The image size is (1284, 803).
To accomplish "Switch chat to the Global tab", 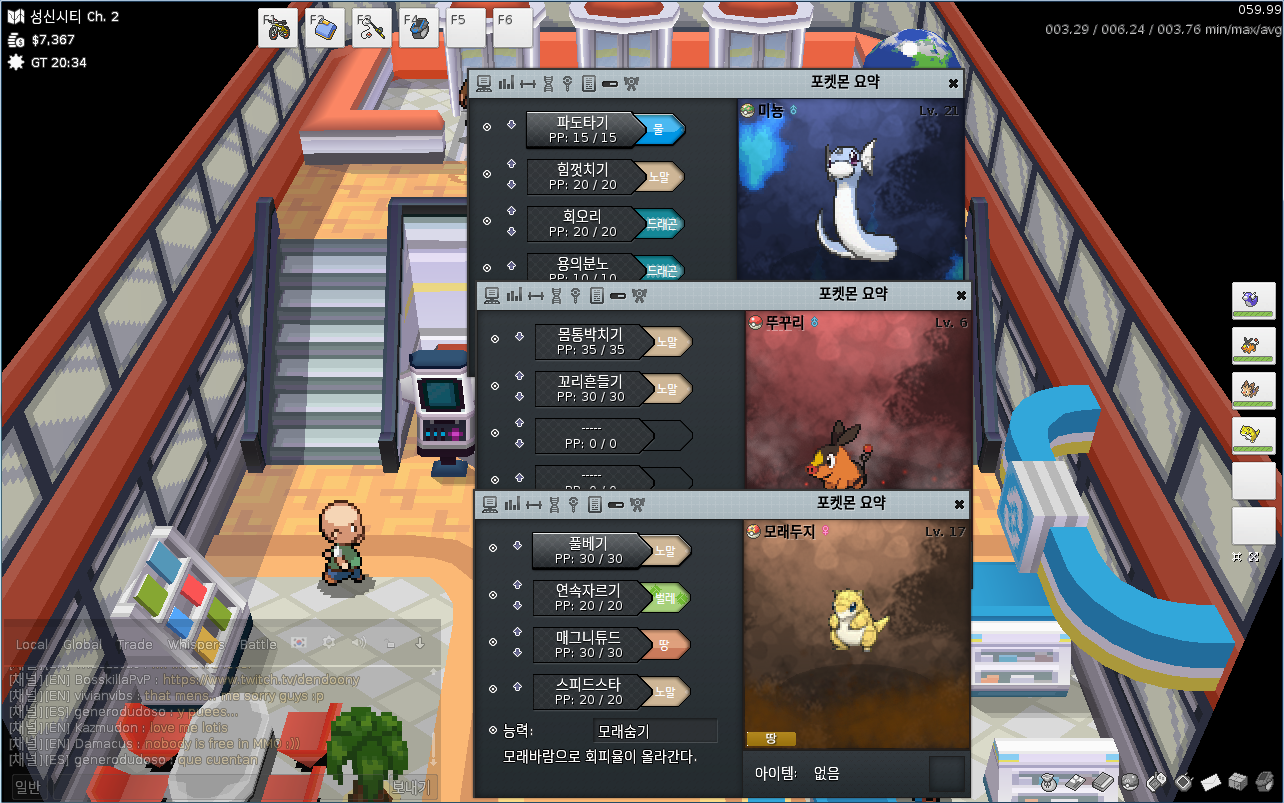I will (x=82, y=645).
